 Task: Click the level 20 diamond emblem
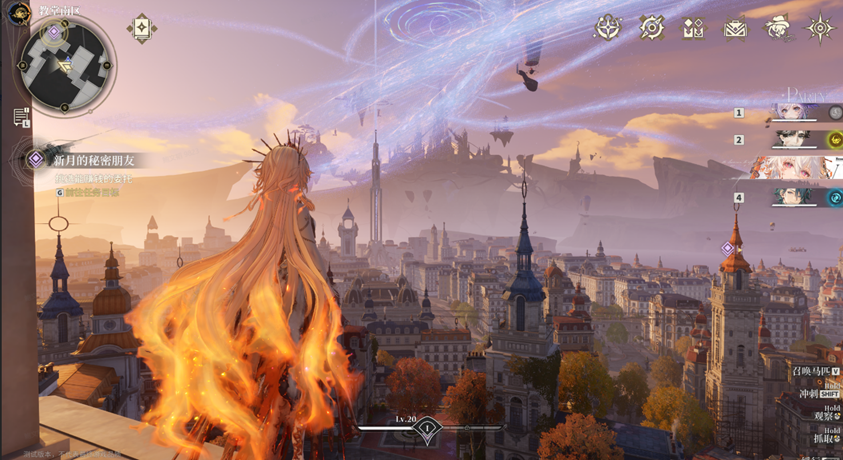(427, 429)
